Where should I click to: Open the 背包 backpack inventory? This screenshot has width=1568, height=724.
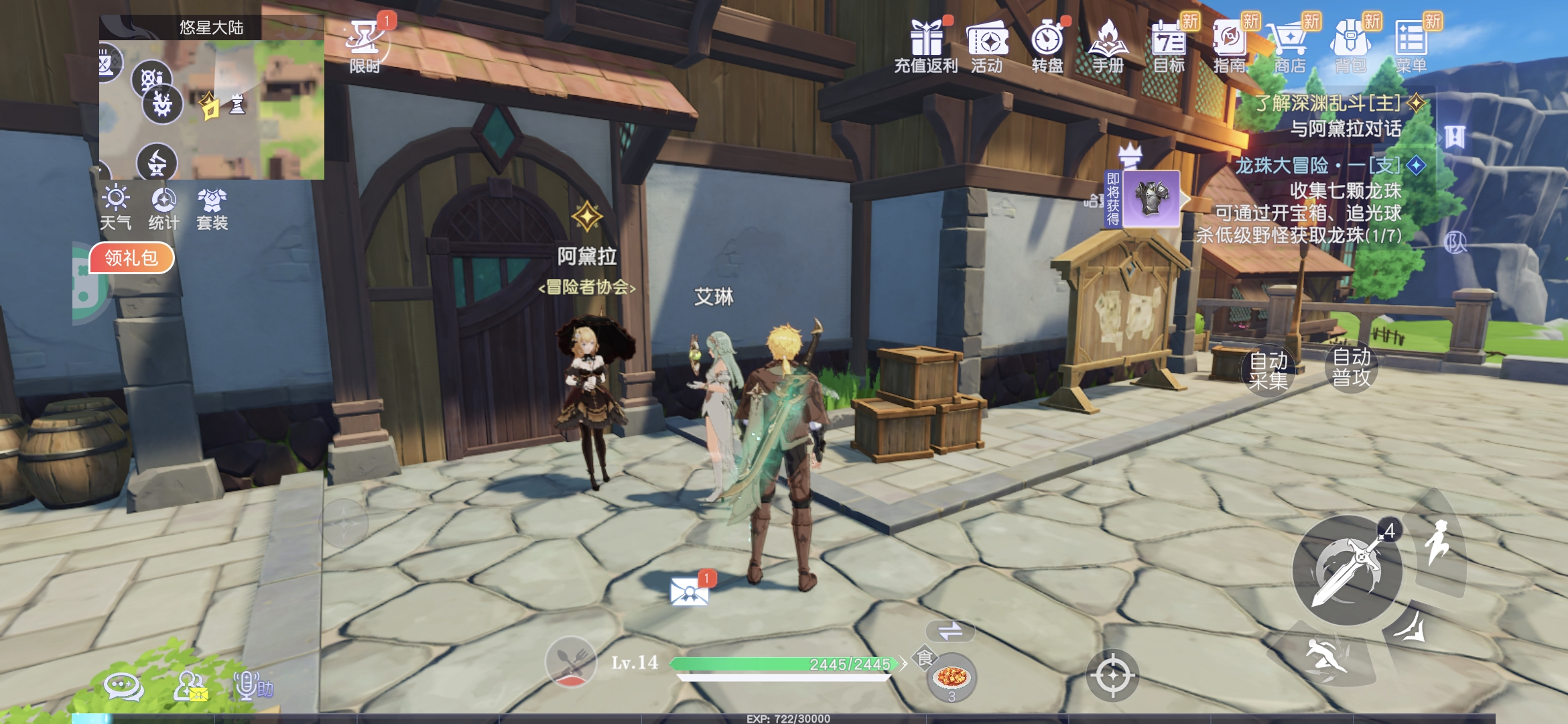click(x=1350, y=44)
